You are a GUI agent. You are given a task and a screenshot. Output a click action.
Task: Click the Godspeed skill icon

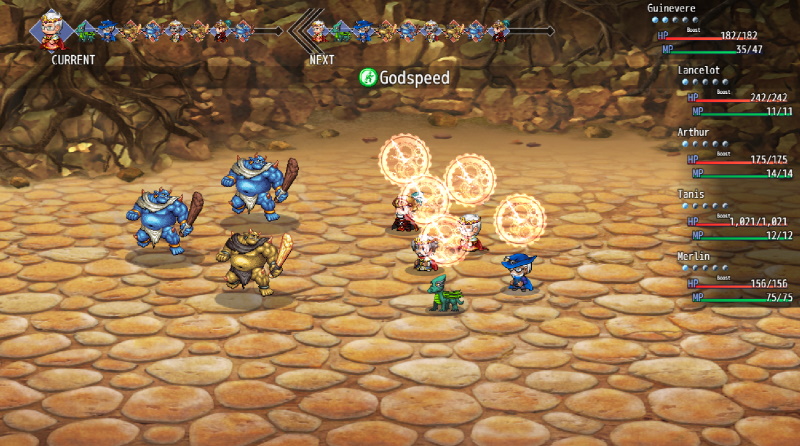(368, 77)
